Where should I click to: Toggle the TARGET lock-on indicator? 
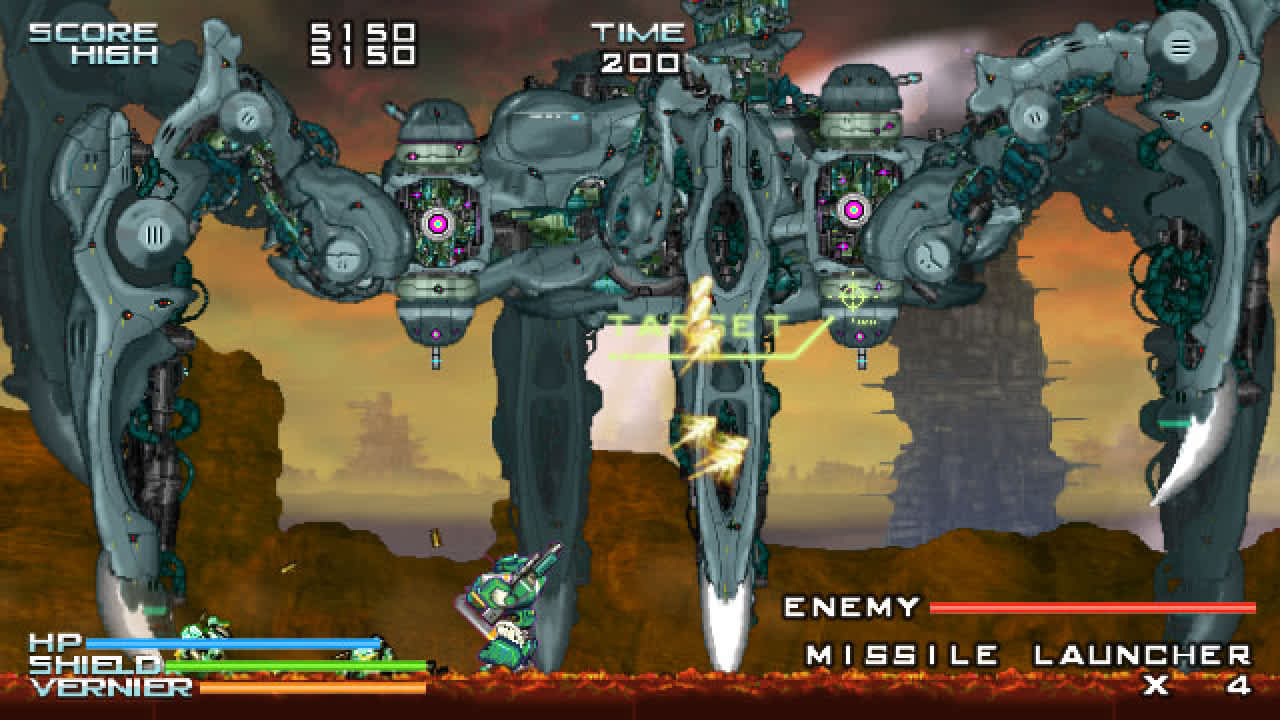point(700,322)
